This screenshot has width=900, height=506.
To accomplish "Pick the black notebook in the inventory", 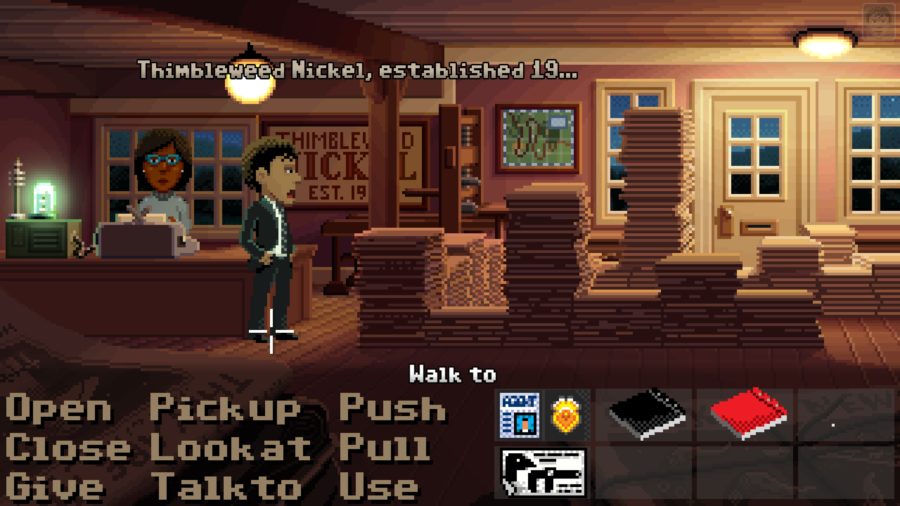I will [646, 414].
